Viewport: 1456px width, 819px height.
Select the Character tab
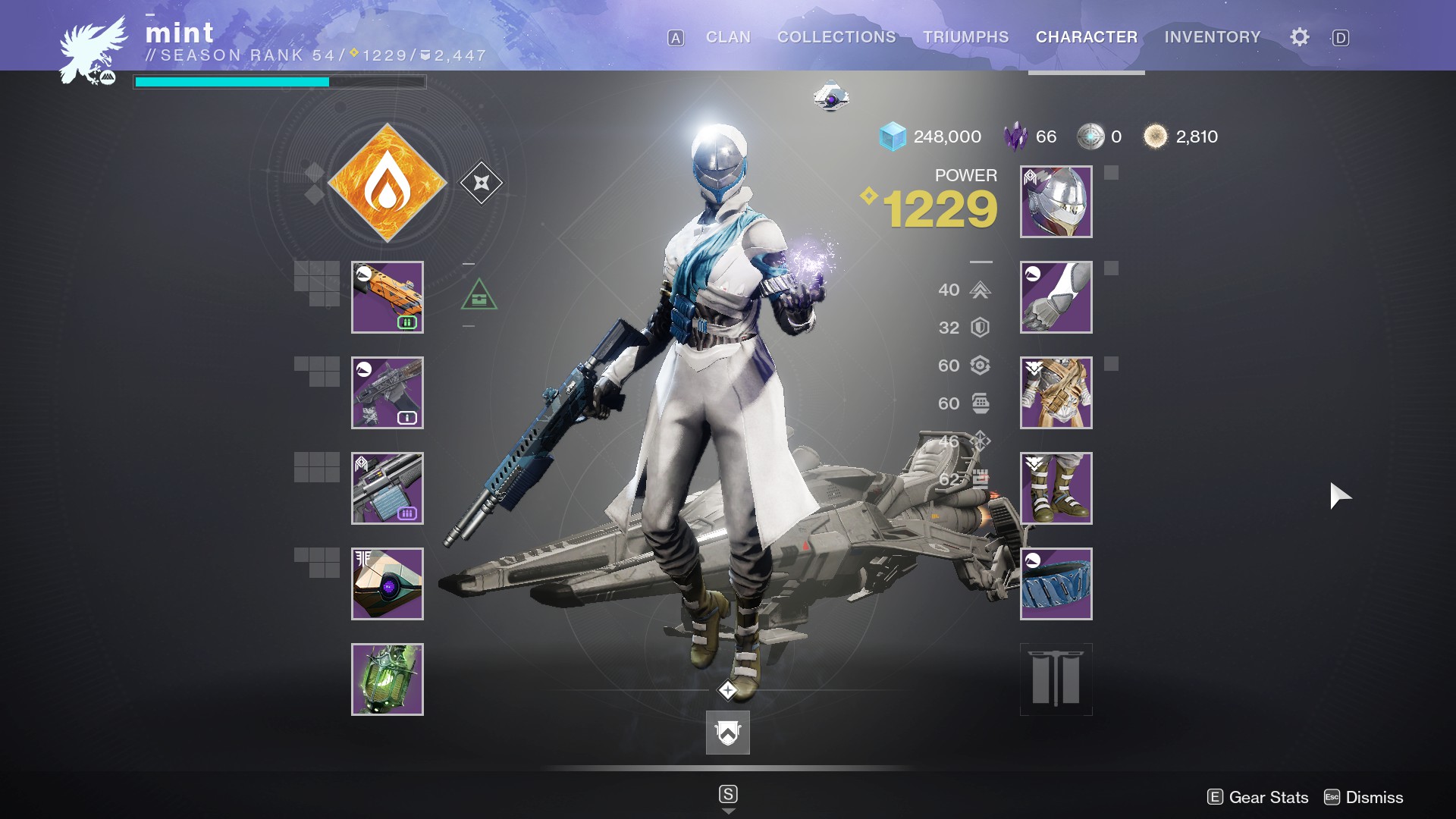click(x=1087, y=37)
